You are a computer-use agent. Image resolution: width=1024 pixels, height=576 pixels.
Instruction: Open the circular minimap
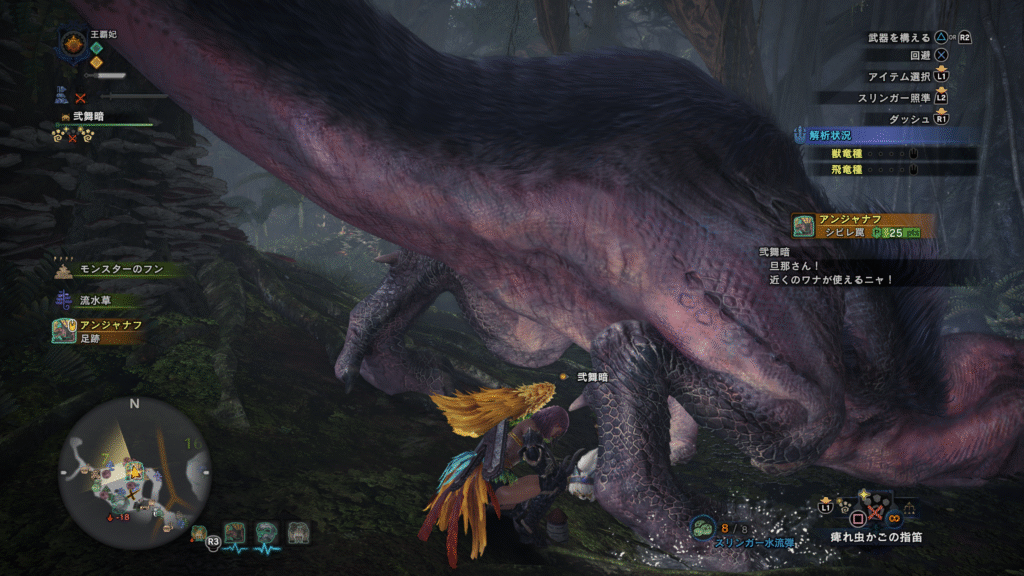[134, 472]
